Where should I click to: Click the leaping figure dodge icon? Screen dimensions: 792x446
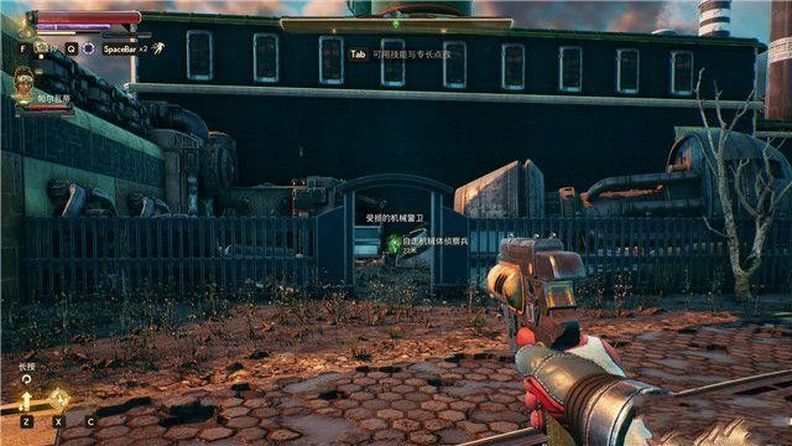[158, 47]
